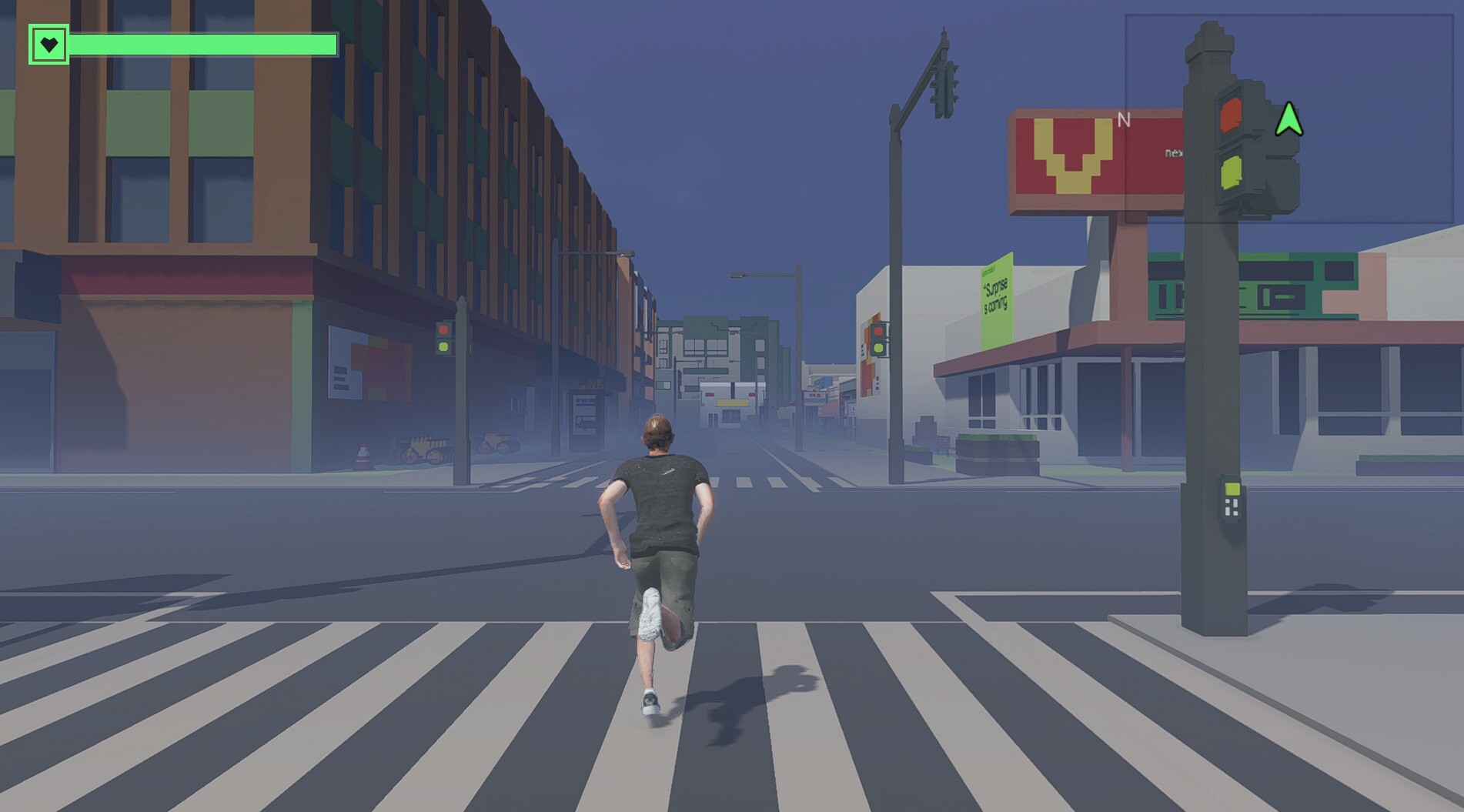Click the black heart health icon
Image resolution: width=1464 pixels, height=812 pixels.
point(49,44)
